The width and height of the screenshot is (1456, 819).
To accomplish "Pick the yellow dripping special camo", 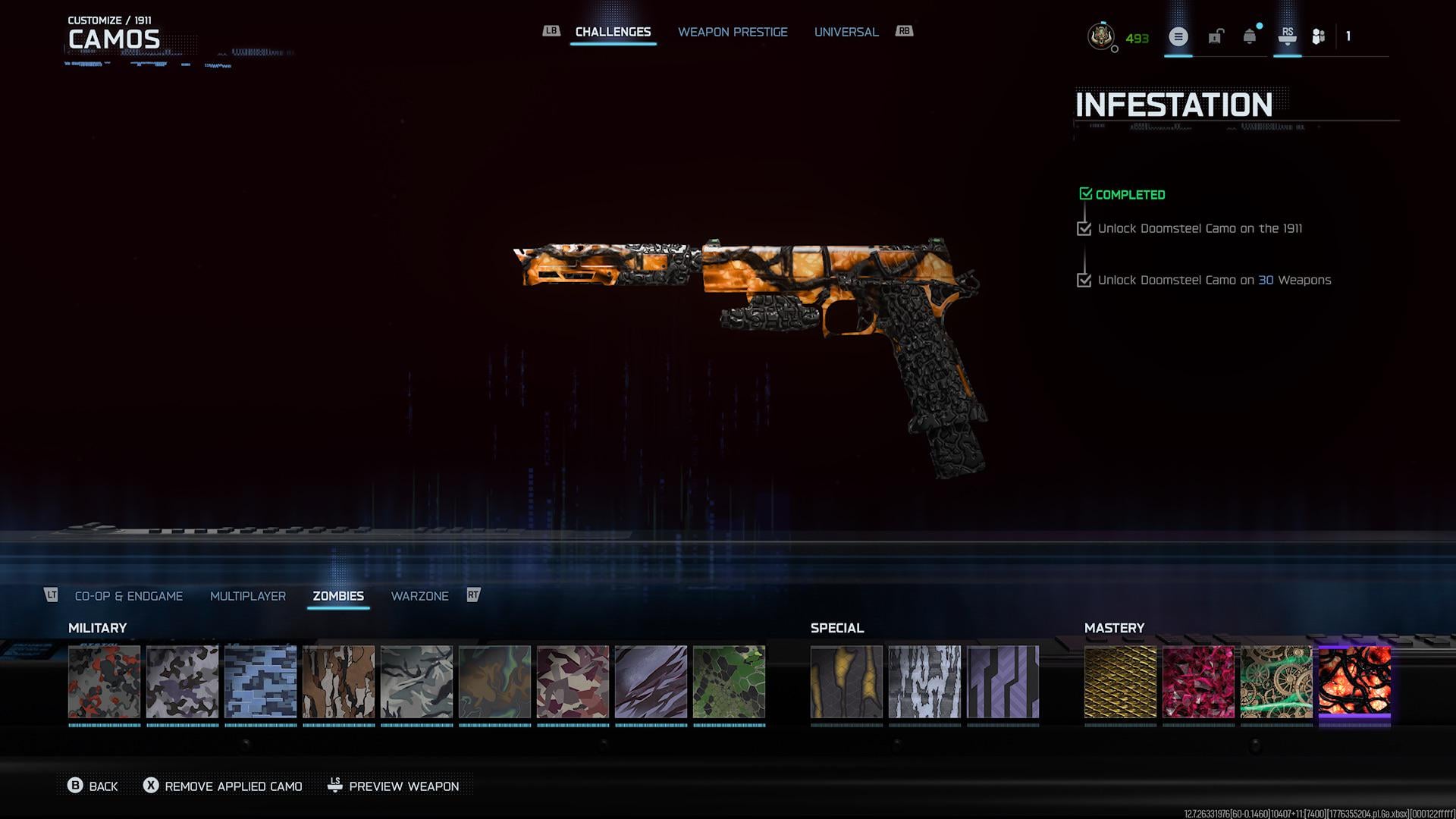I will [846, 682].
